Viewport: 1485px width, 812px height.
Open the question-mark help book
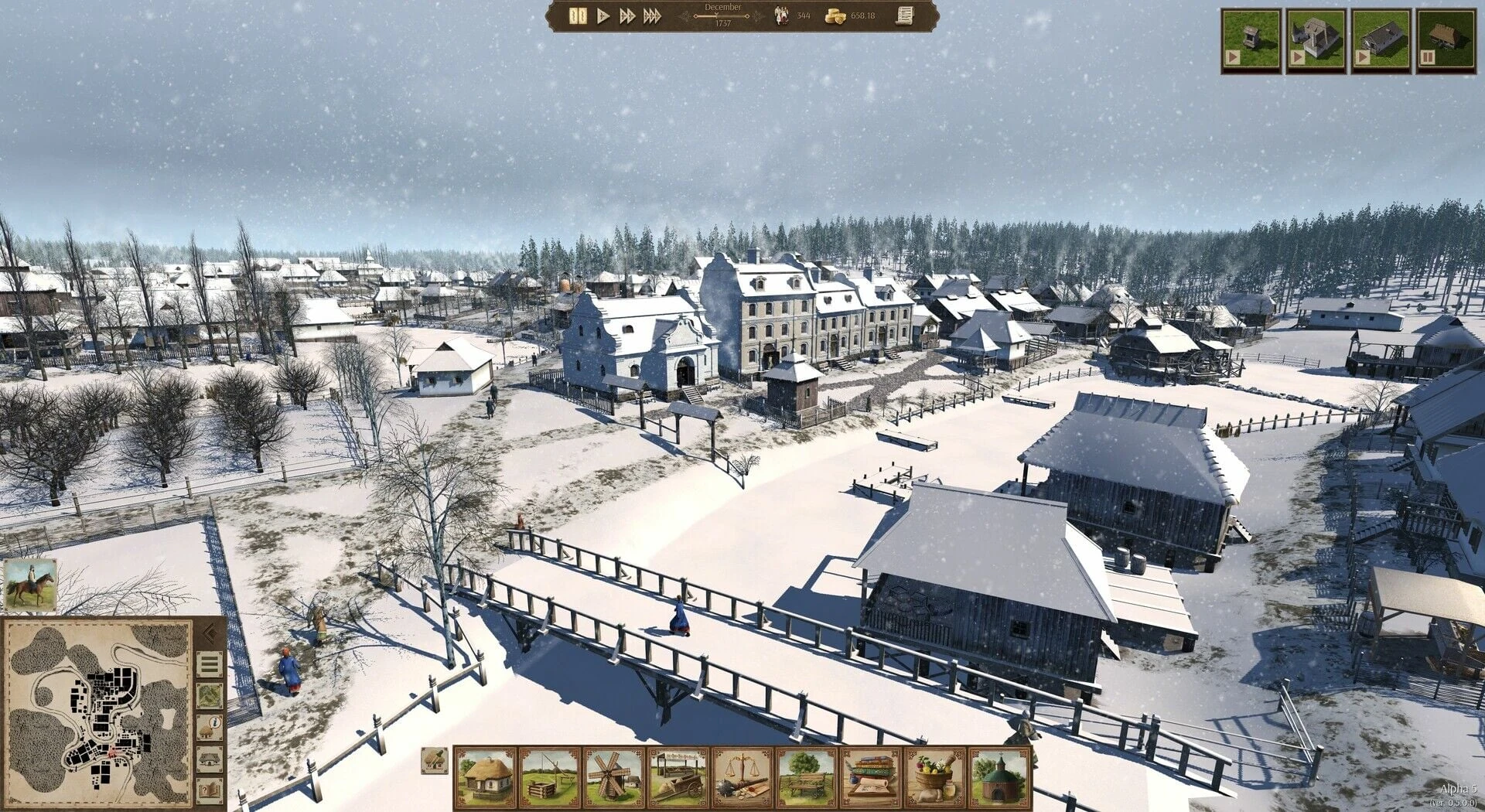click(x=209, y=790)
